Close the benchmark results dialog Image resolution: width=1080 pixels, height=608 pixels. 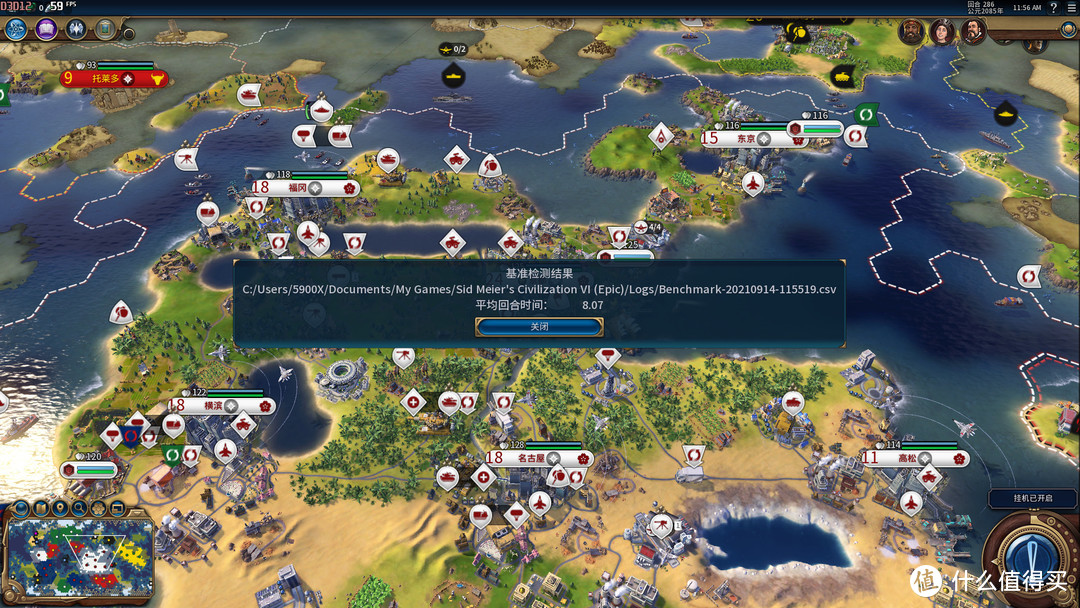point(539,327)
